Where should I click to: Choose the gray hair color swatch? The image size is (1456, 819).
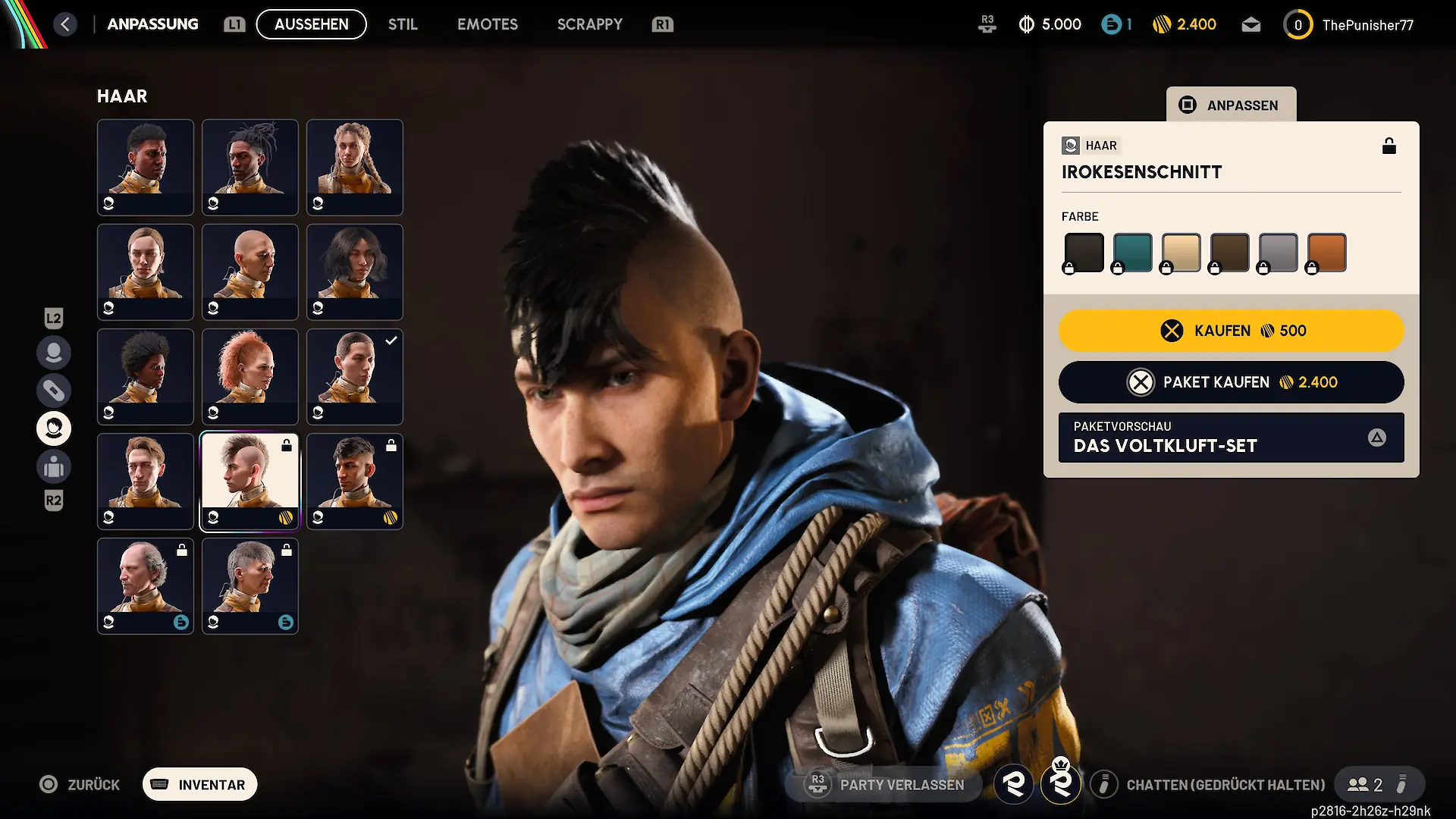tap(1278, 253)
